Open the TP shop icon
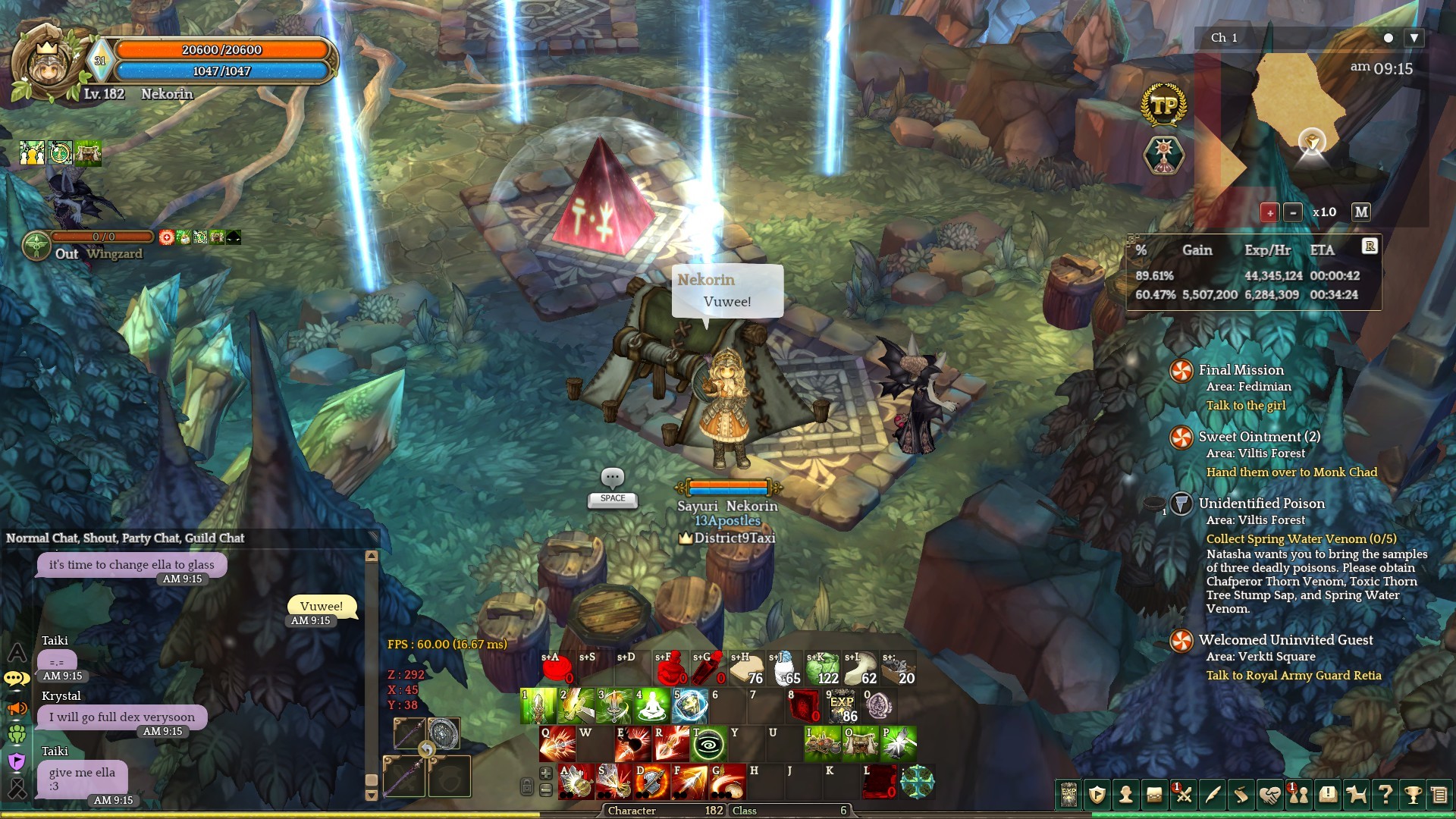1456x819 pixels. [x=1163, y=105]
